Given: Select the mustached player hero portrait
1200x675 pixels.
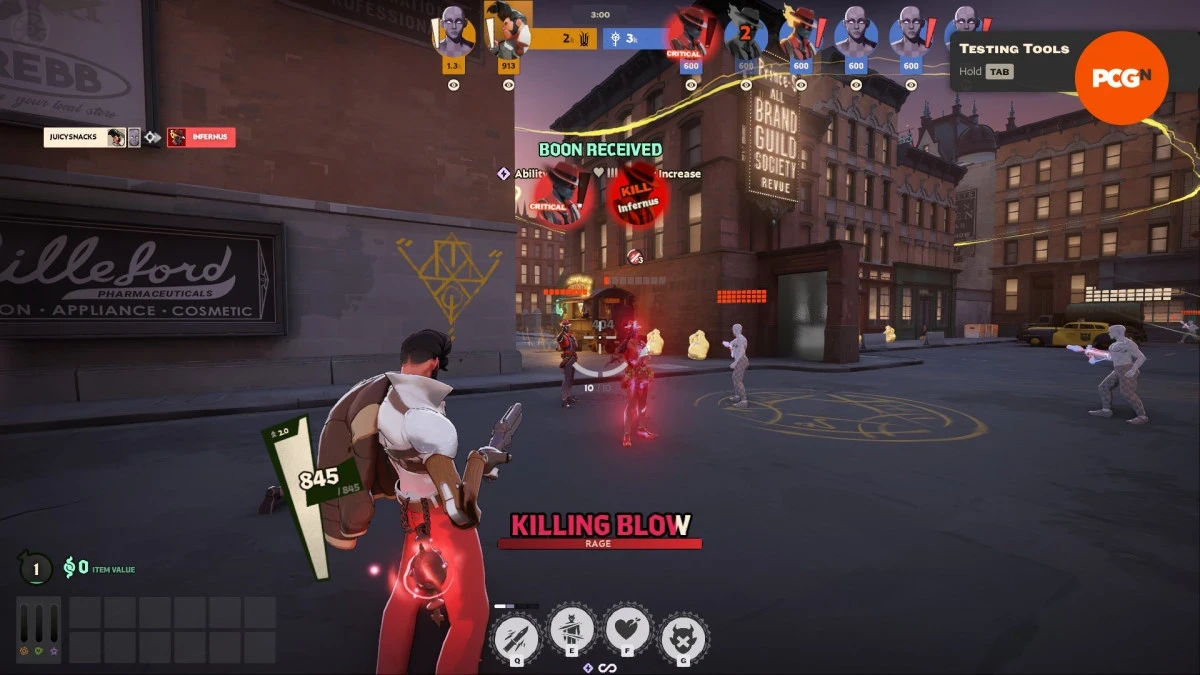Looking at the screenshot, I should (508, 28).
